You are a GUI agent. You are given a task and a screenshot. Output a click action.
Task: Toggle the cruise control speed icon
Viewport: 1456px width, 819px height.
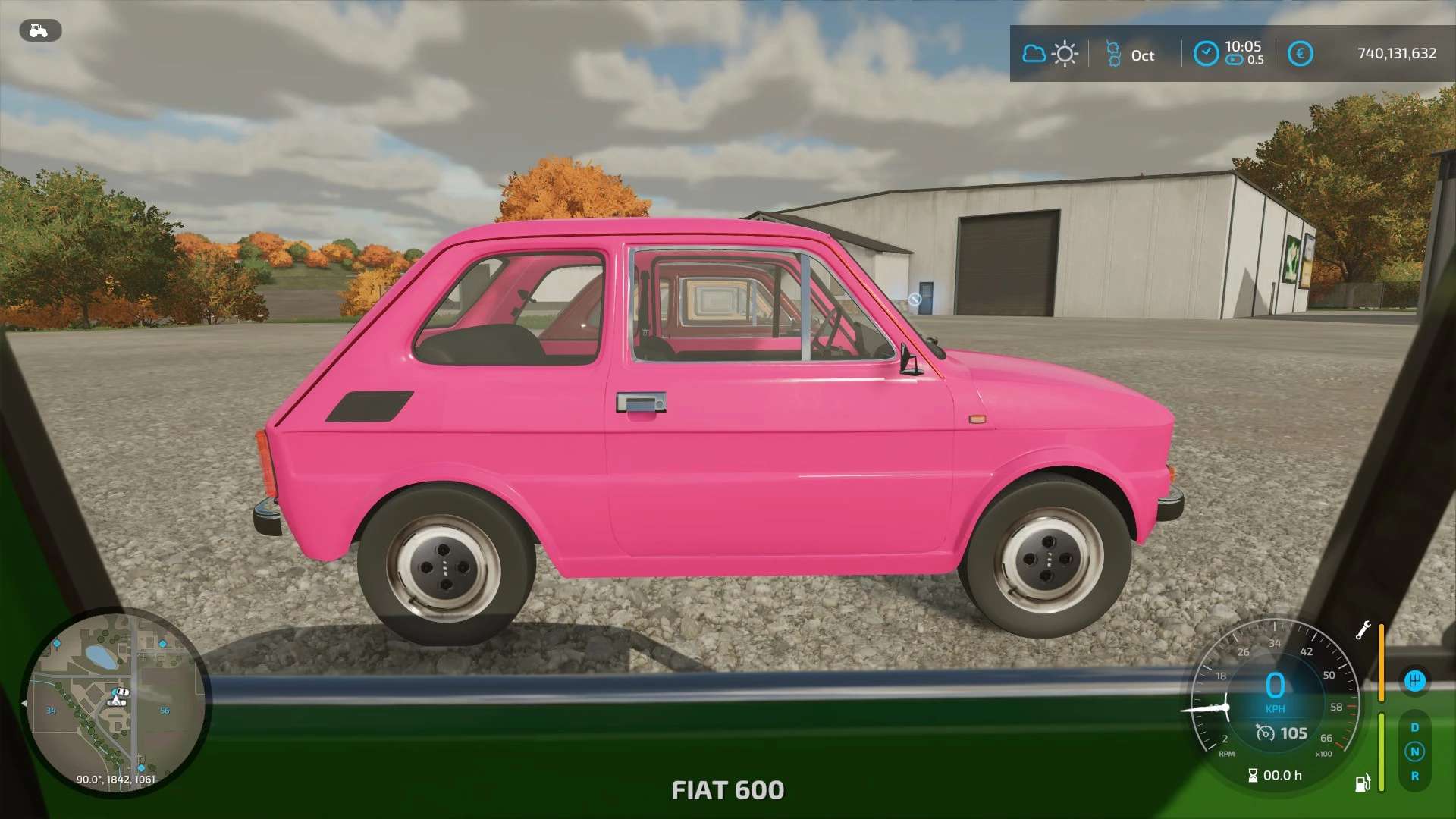click(1265, 733)
